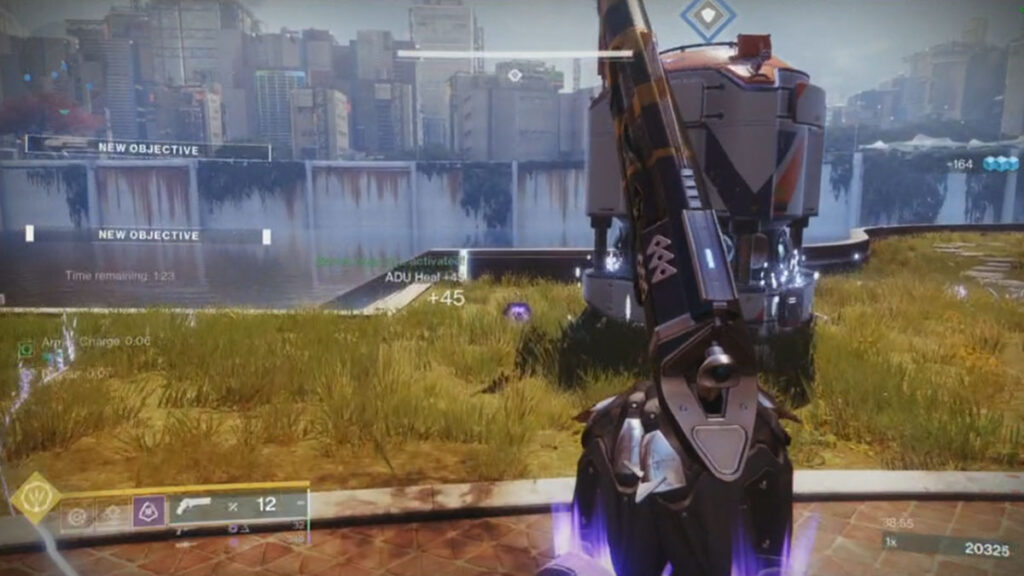The height and width of the screenshot is (576, 1024).
Task: Click the shield objective waypoint marker
Action: pyautogui.click(x=708, y=19)
